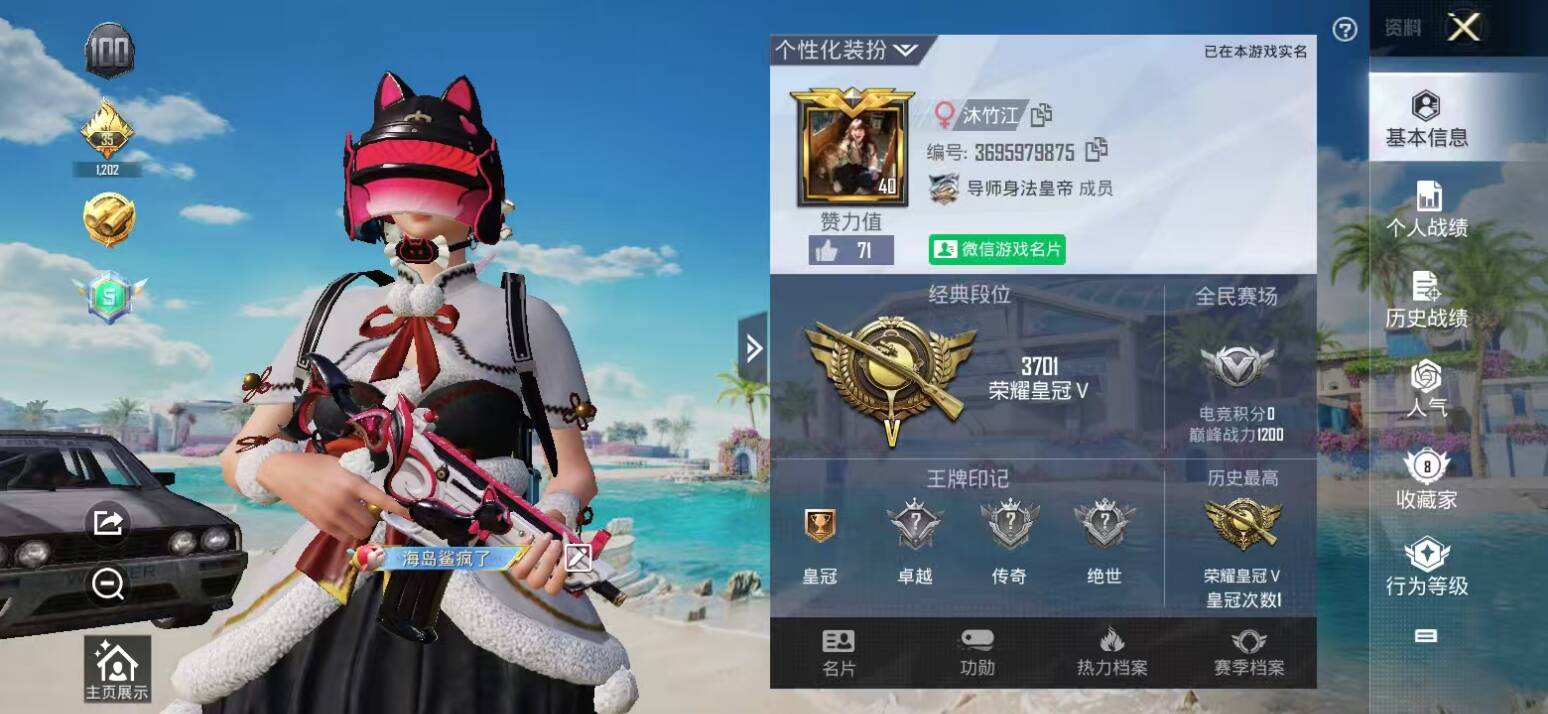This screenshot has width=1548, height=714.
Task: Switch to 功勋 section
Action: [x=976, y=653]
